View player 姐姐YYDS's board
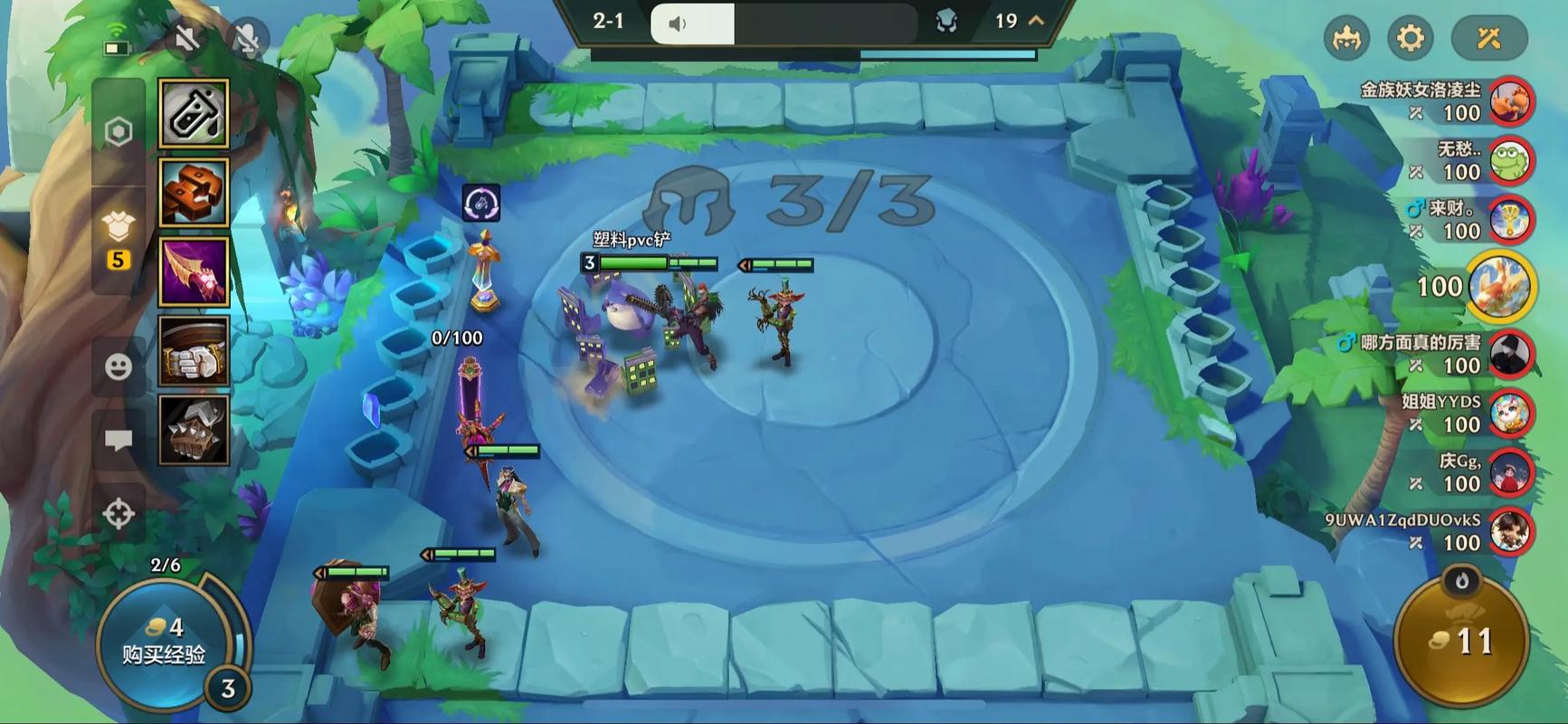Image resolution: width=1568 pixels, height=724 pixels. pyautogui.click(x=1510, y=414)
